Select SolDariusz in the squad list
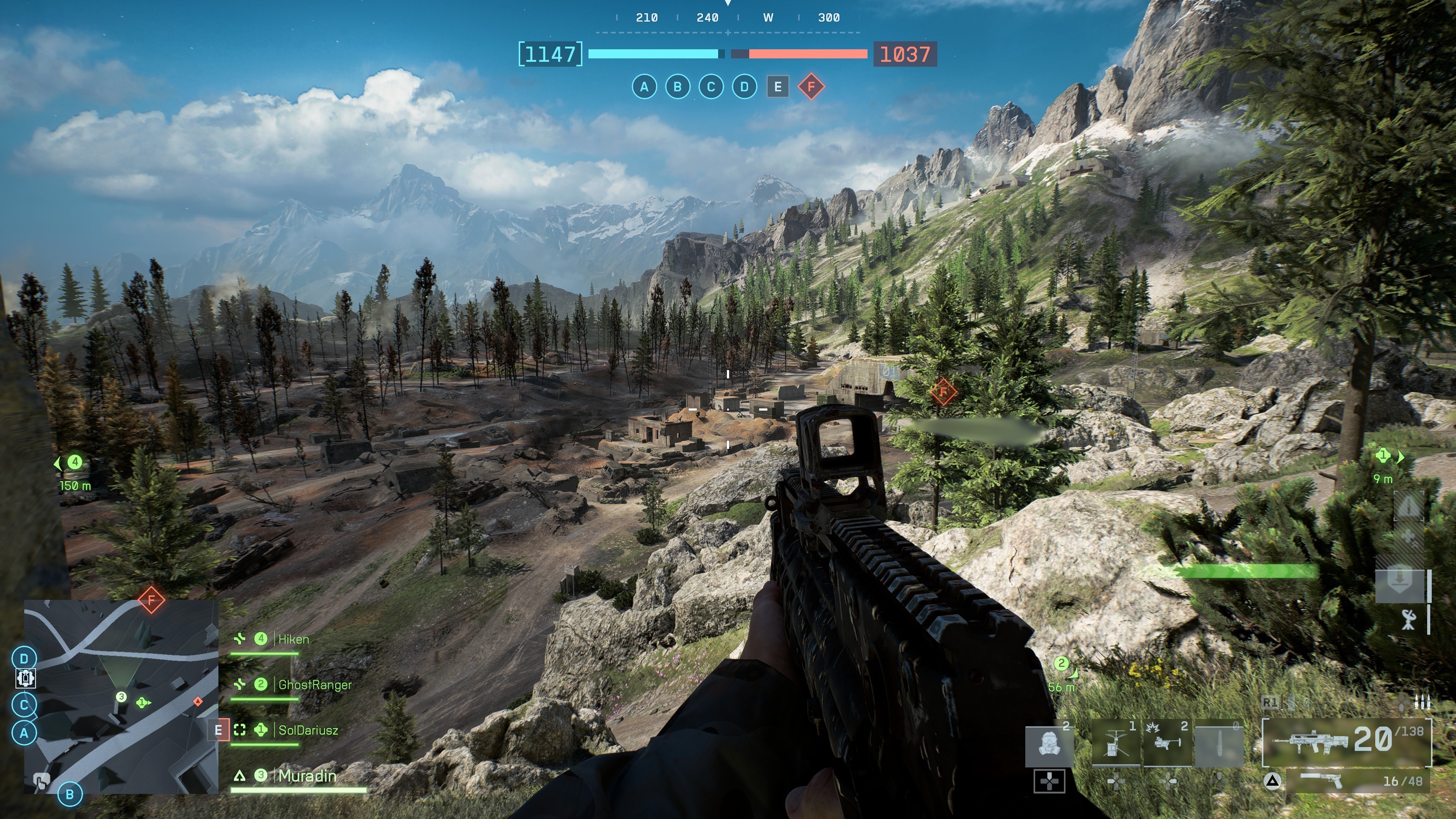Screen dimensions: 1456x819 (x=308, y=730)
